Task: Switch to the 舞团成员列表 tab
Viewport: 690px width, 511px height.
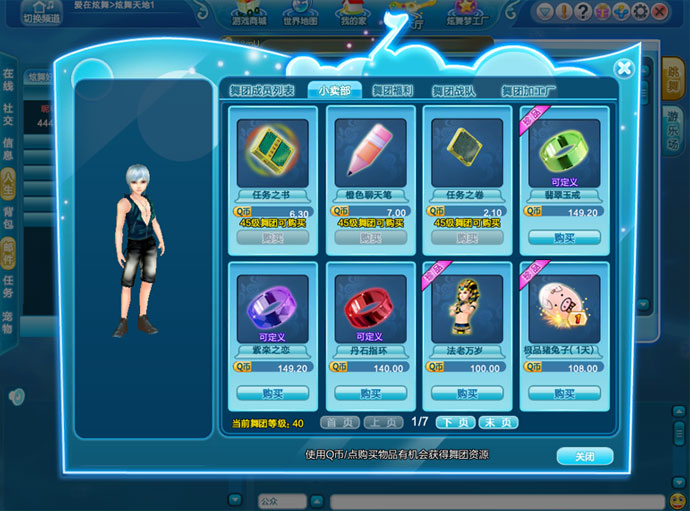Action: [x=264, y=91]
